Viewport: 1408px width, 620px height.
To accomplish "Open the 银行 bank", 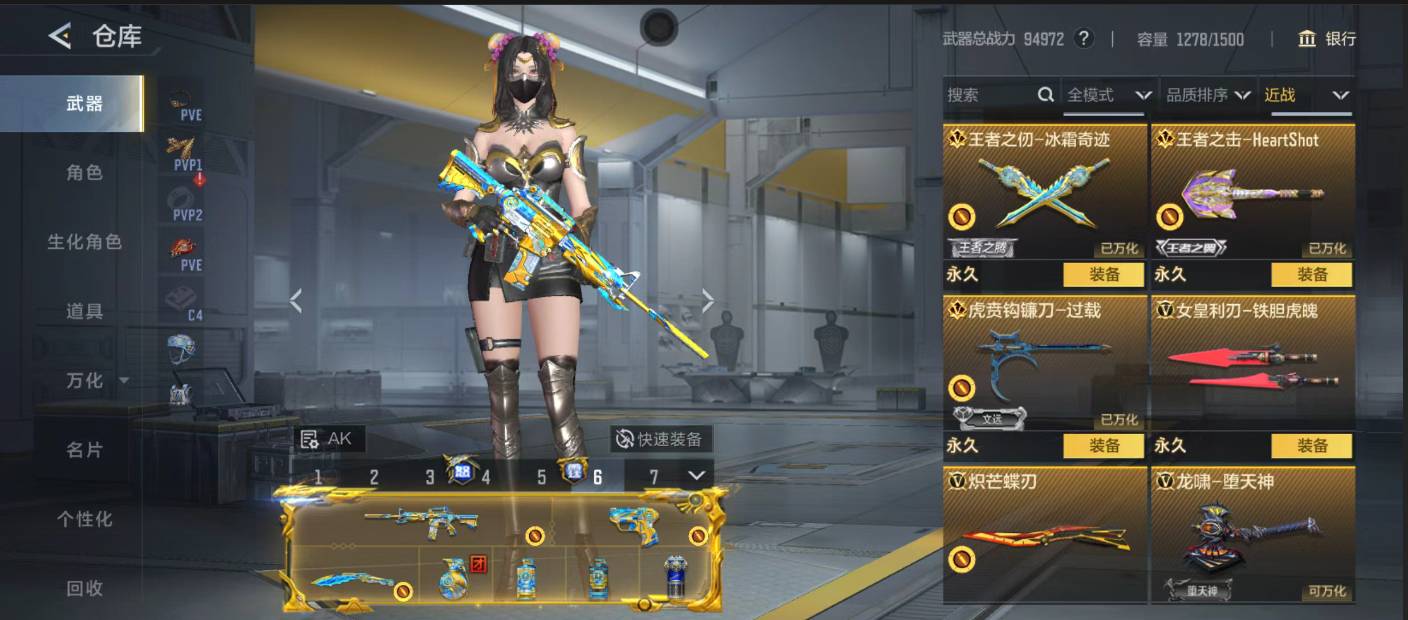I will coord(1327,39).
